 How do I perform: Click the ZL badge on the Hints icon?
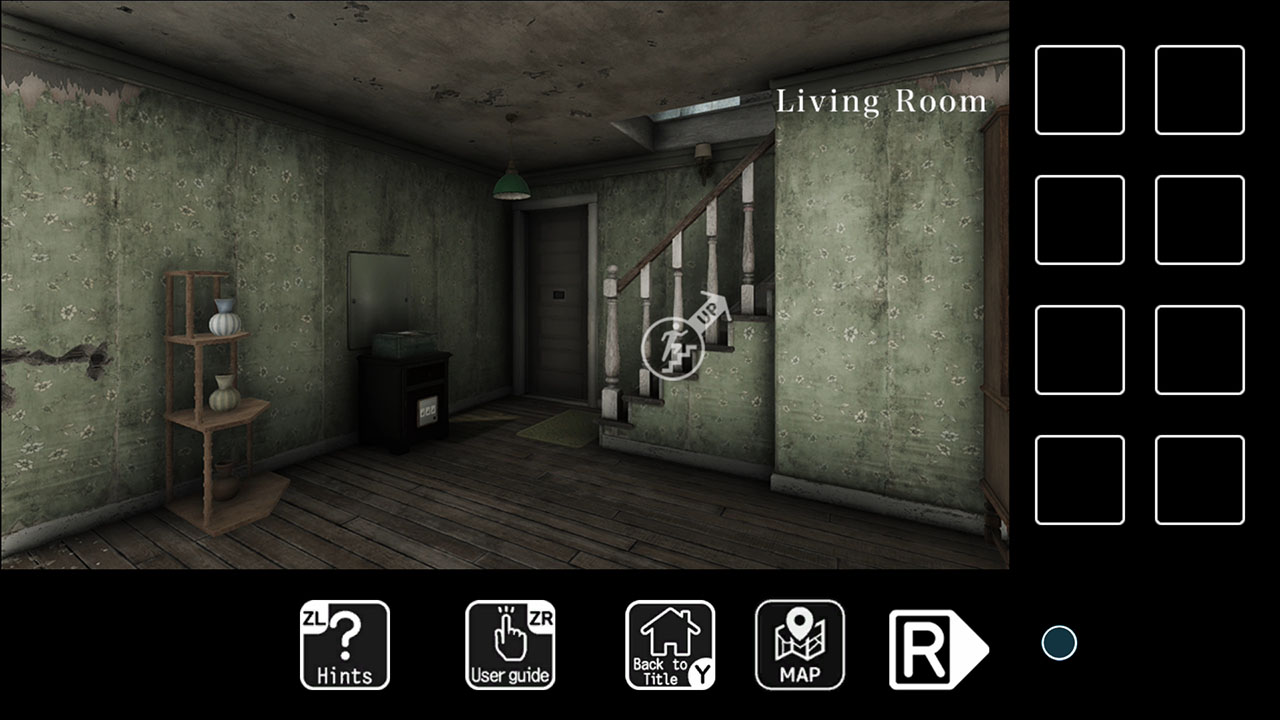(315, 617)
